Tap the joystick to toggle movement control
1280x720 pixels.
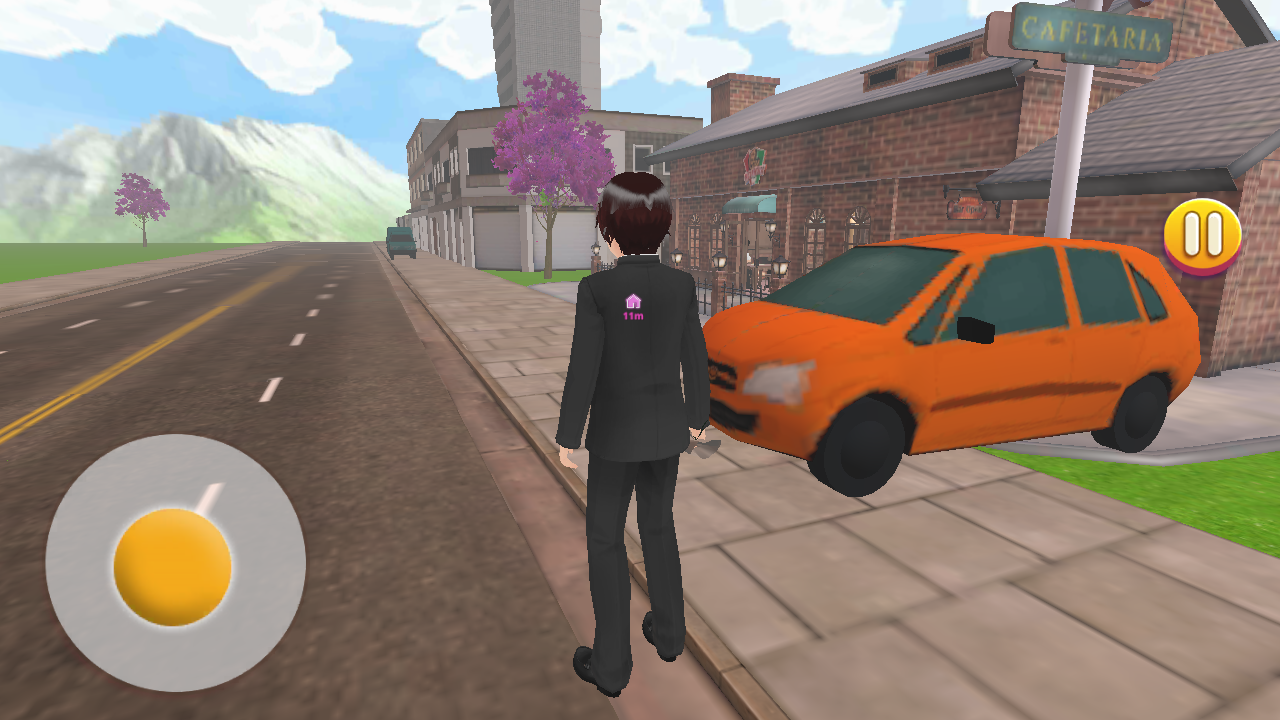[172, 570]
